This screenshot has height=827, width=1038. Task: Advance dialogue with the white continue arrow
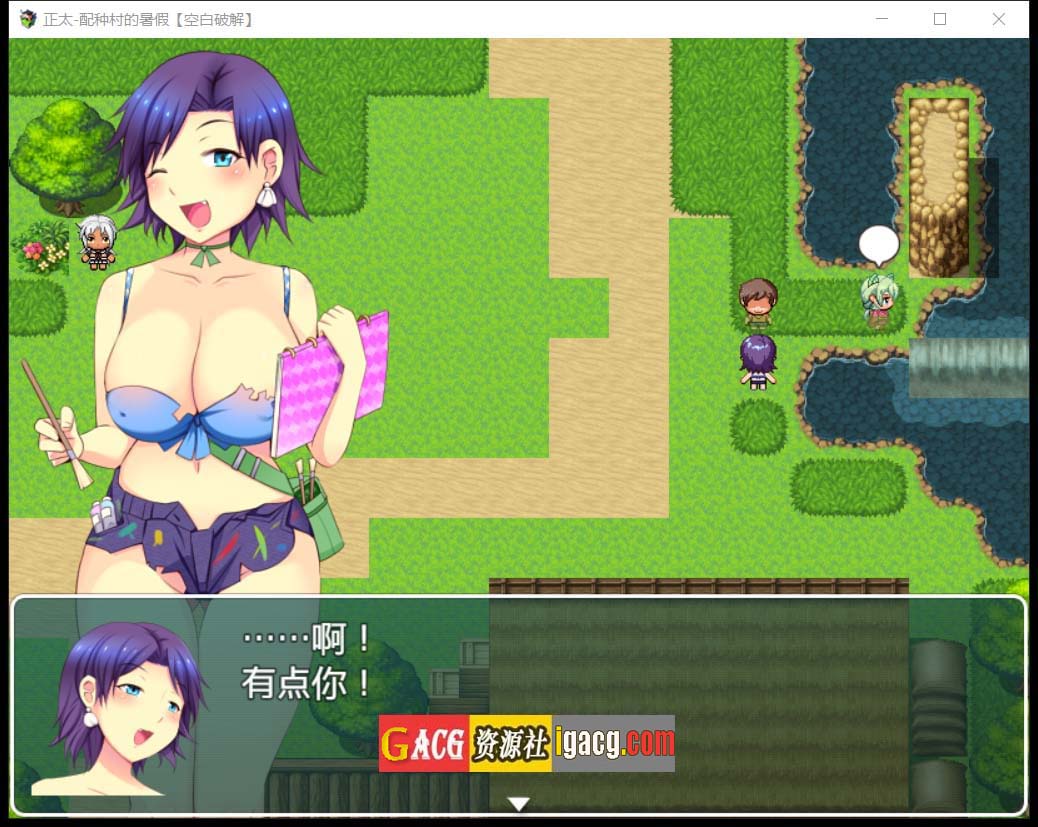click(518, 803)
